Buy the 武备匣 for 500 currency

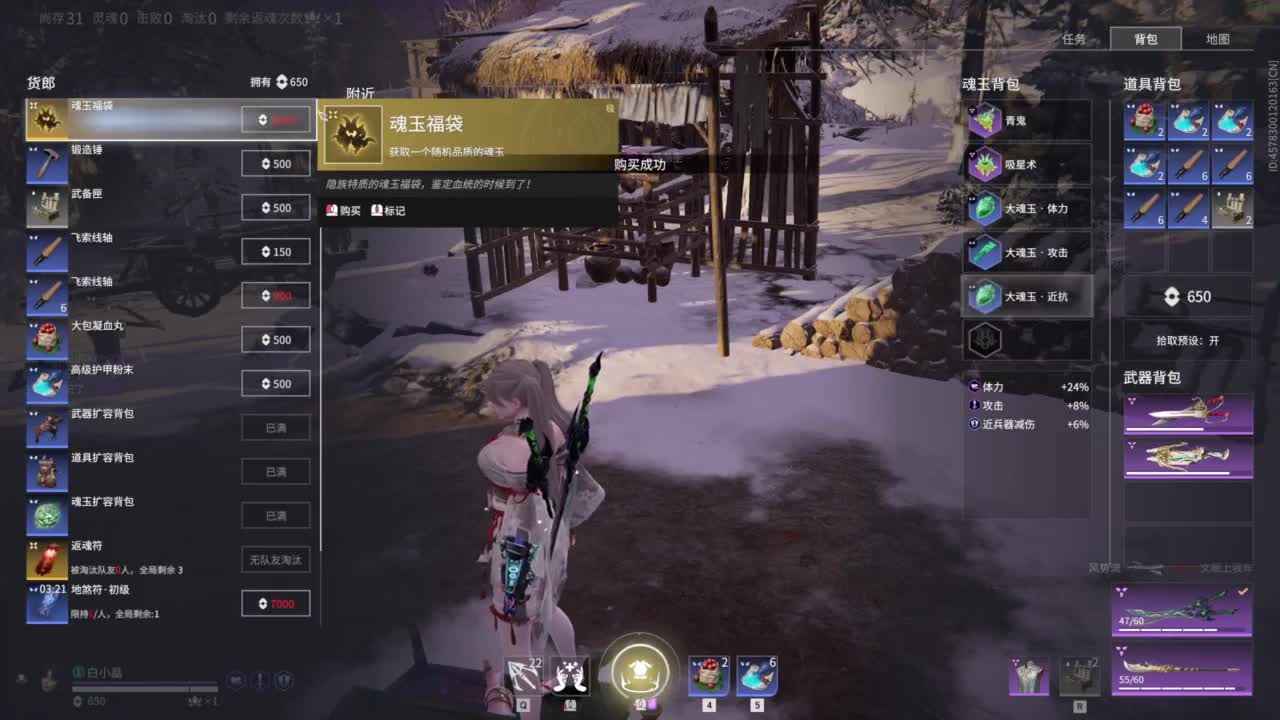click(275, 207)
